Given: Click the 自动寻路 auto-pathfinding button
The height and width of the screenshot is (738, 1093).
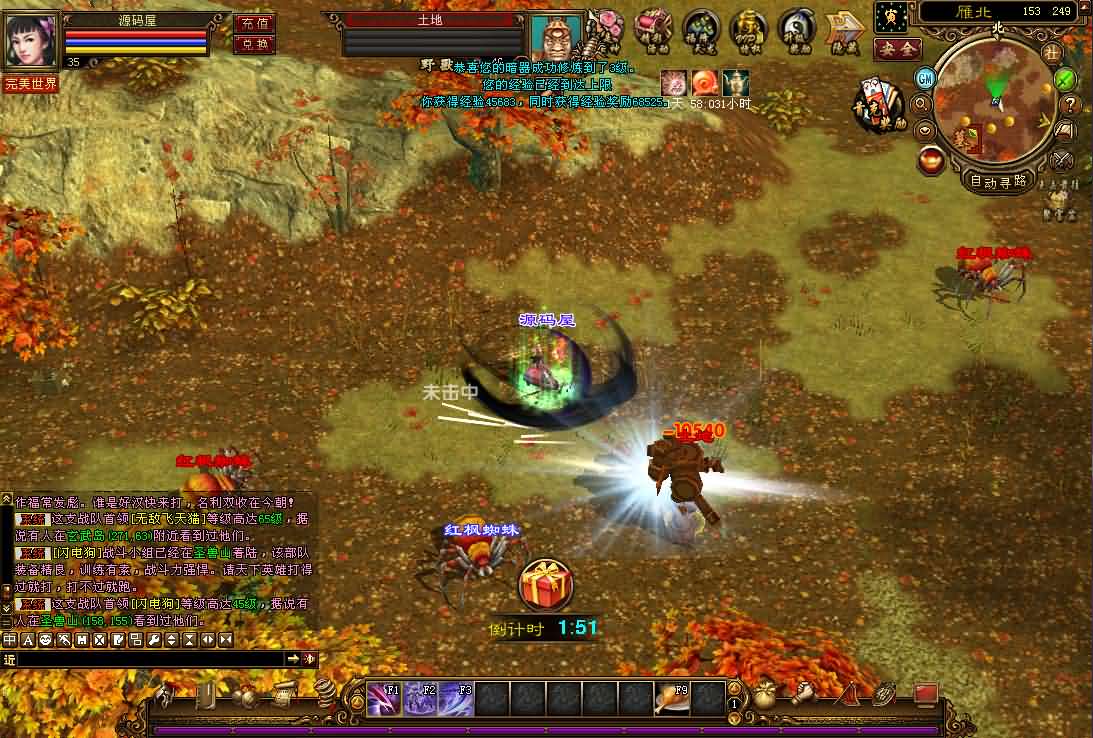Looking at the screenshot, I should tap(998, 181).
